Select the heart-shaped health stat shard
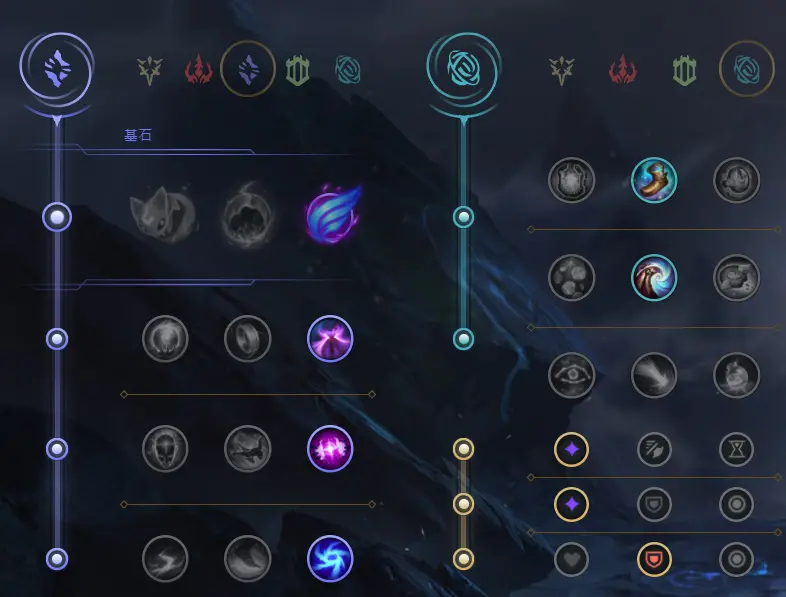This screenshot has width=786, height=597. tap(572, 559)
